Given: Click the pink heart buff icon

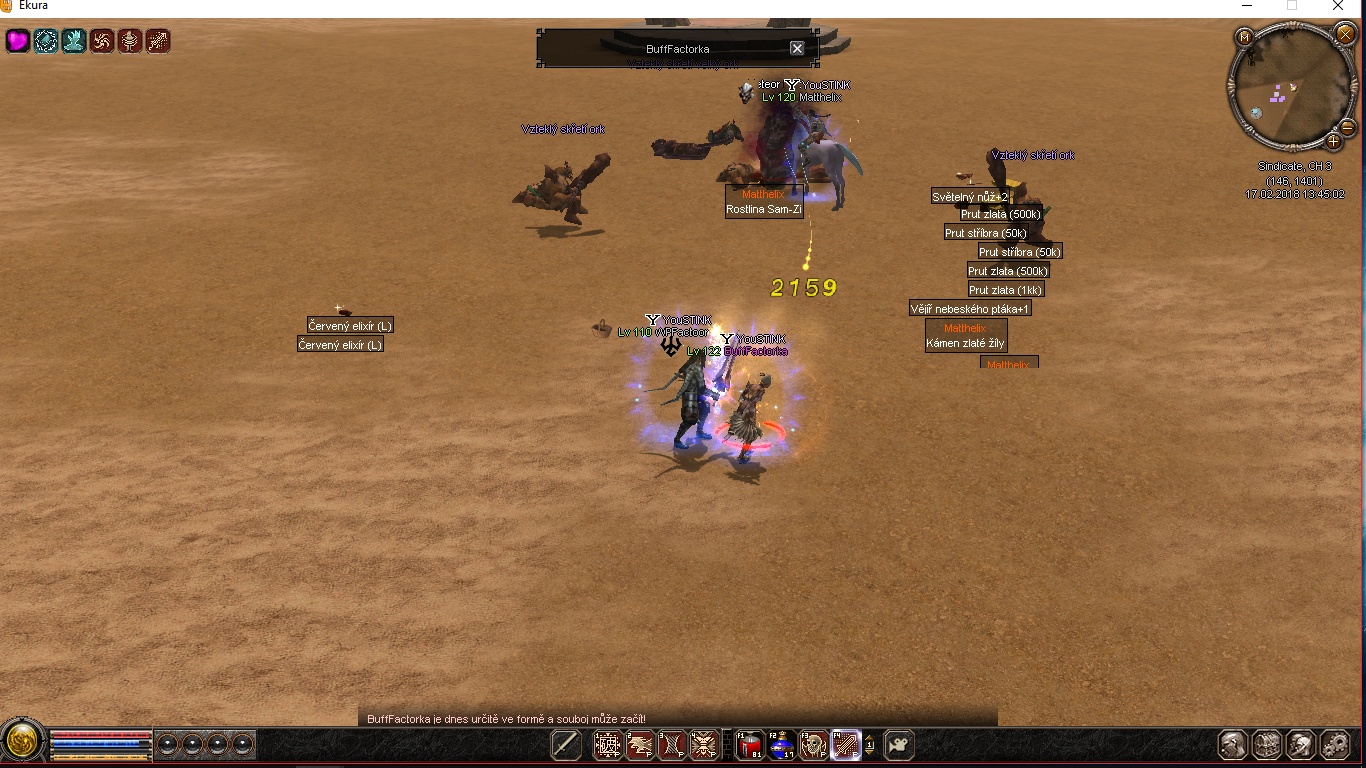Looking at the screenshot, I should [18, 41].
